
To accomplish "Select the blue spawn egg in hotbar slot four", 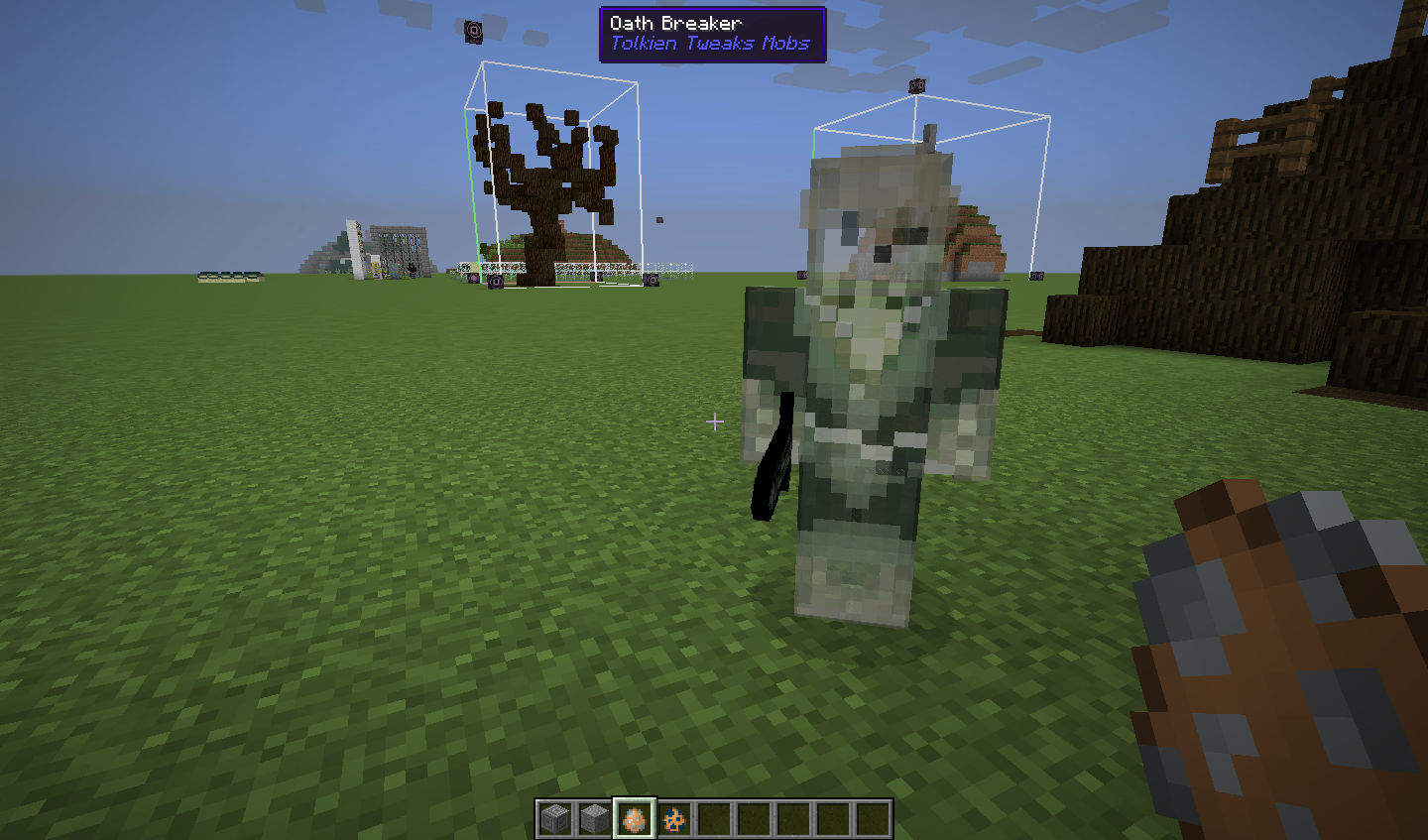I will coord(675,819).
